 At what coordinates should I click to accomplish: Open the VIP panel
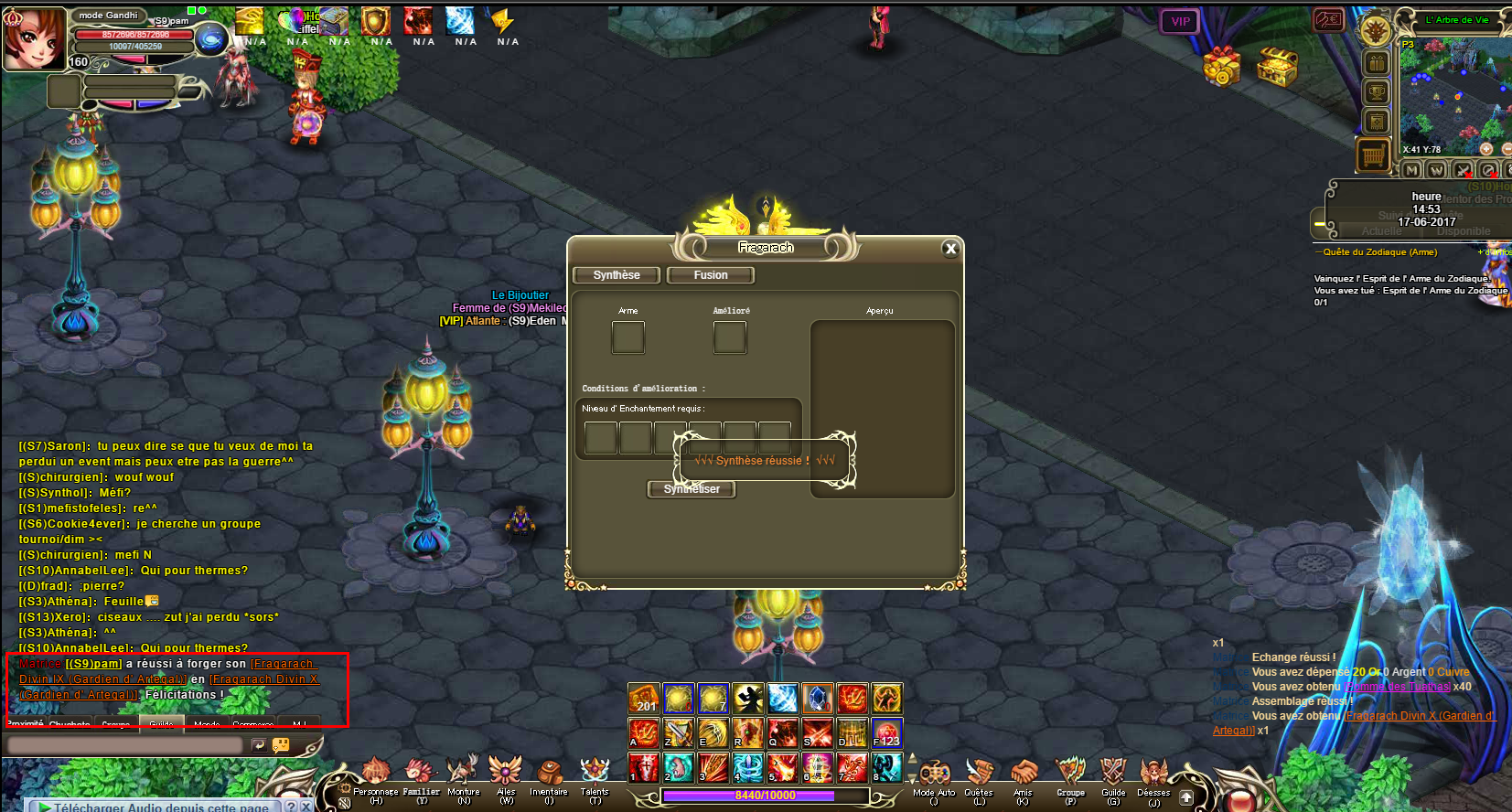1180,22
